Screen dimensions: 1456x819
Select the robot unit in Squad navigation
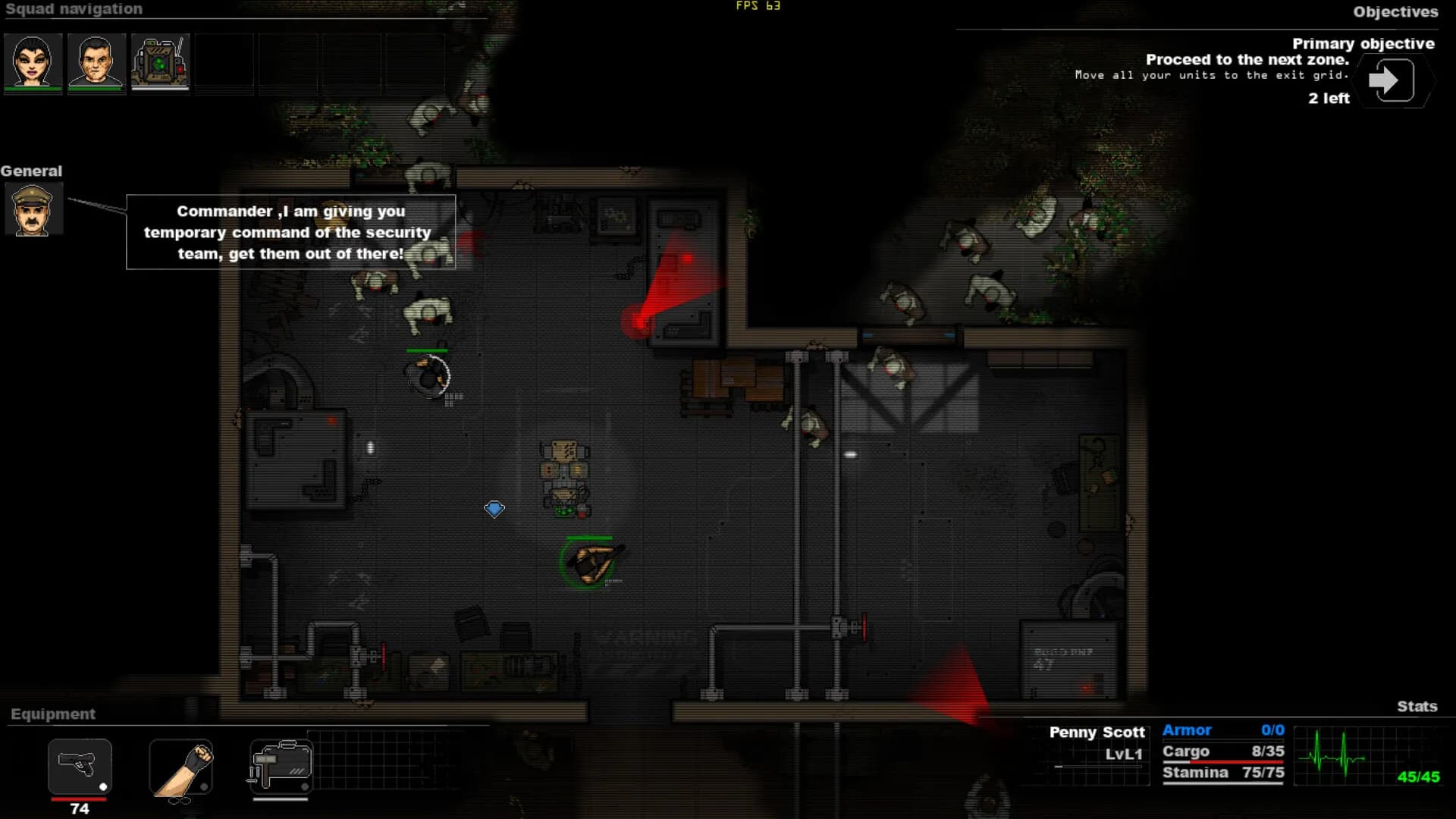pyautogui.click(x=160, y=61)
